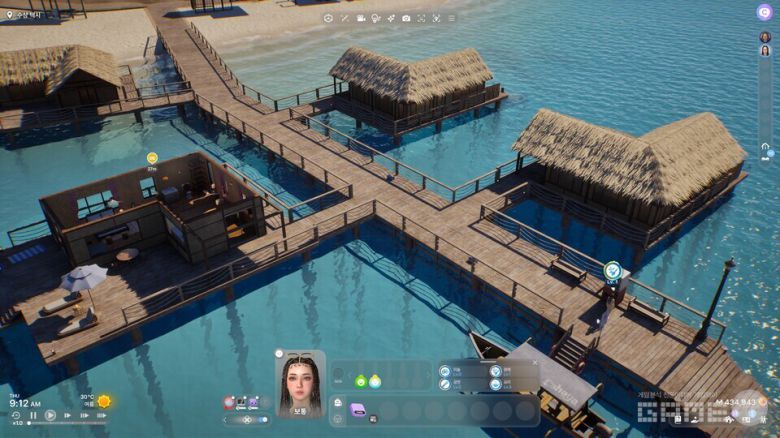Viewport: 780px width, 438px height.
Task: Select the second family member portrait
Action: pos(765,51)
